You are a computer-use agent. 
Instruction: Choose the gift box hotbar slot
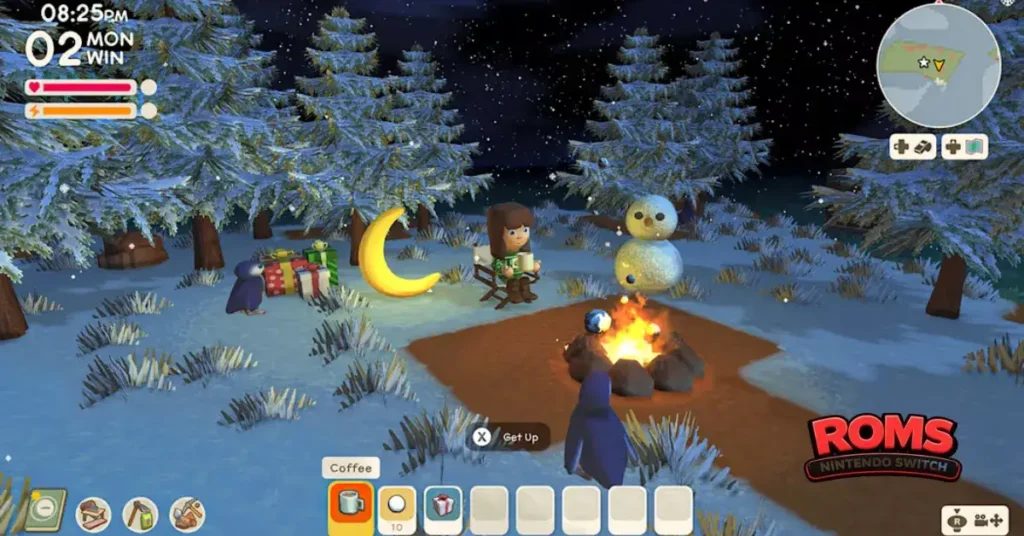click(x=443, y=506)
